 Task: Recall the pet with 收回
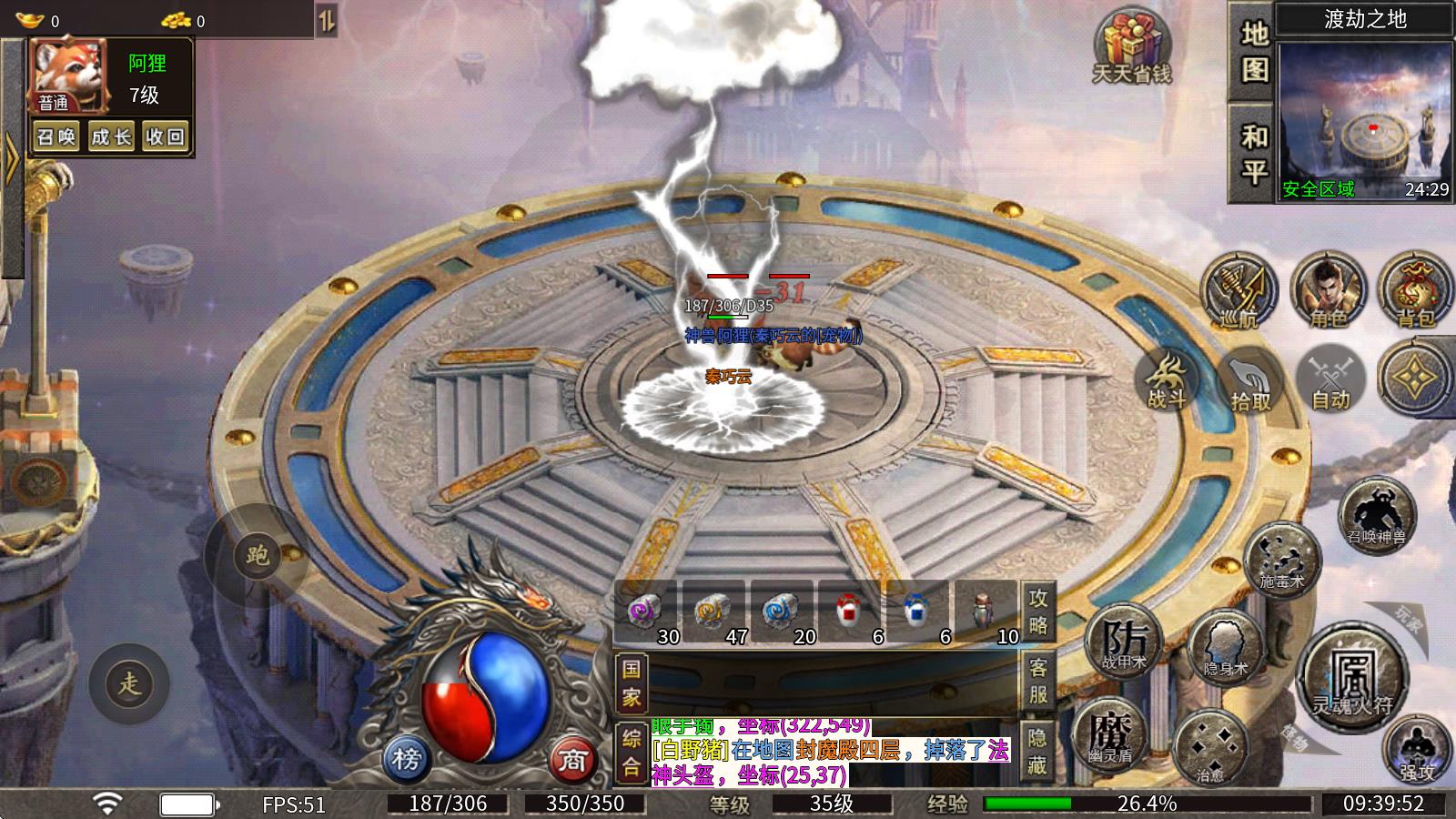[x=165, y=136]
